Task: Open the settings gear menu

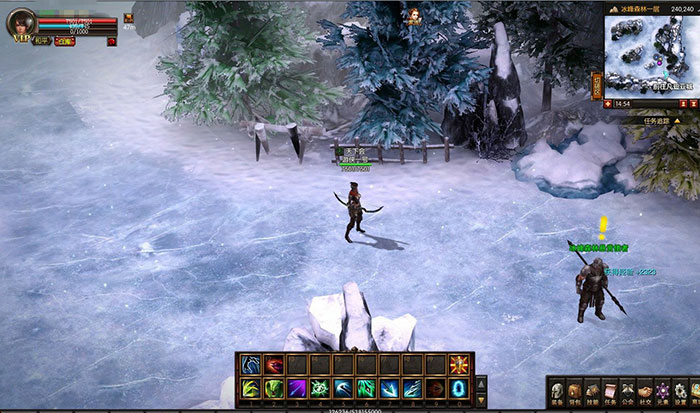Action: point(681,390)
